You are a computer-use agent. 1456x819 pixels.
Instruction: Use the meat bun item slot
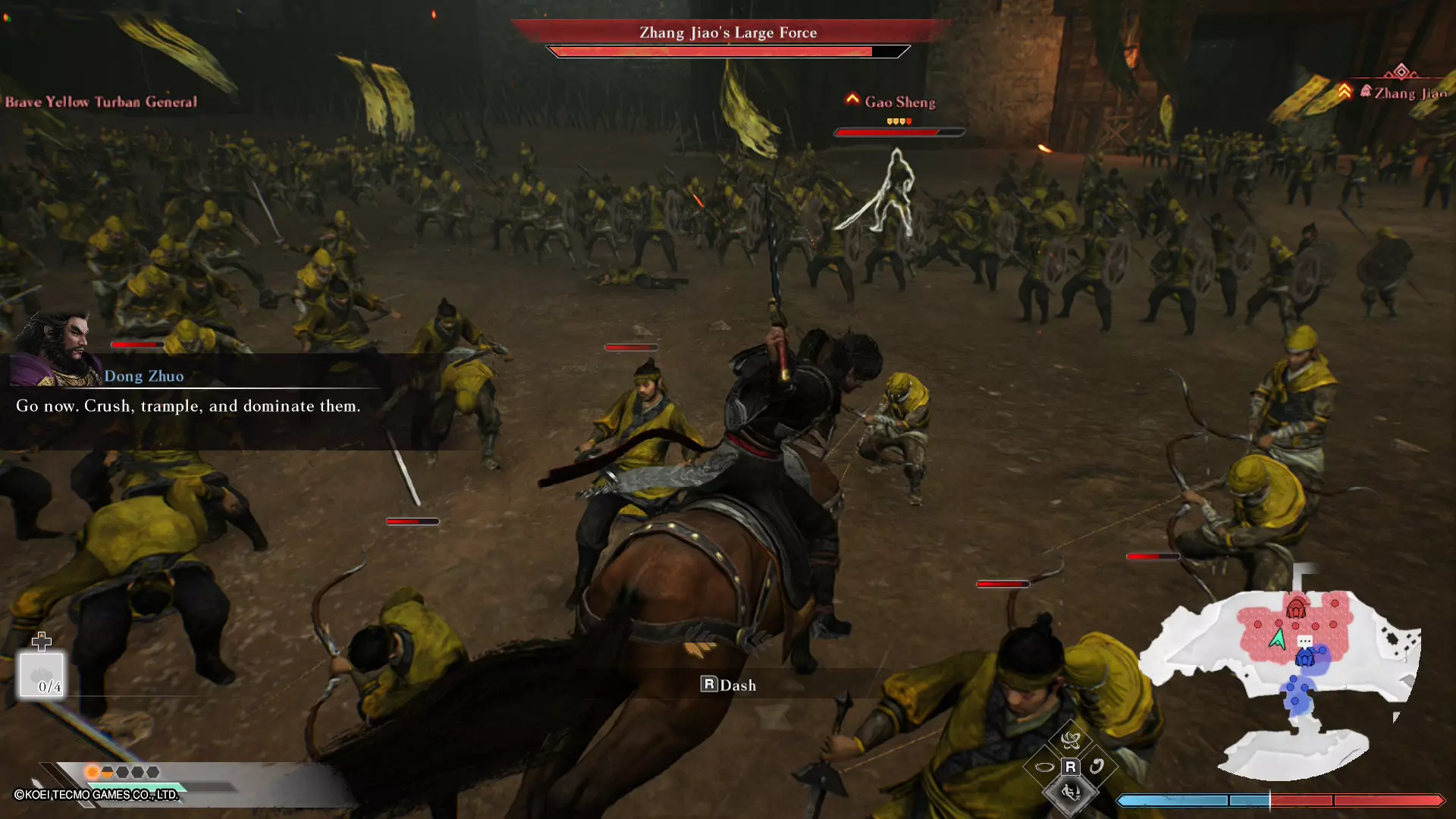[x=42, y=675]
